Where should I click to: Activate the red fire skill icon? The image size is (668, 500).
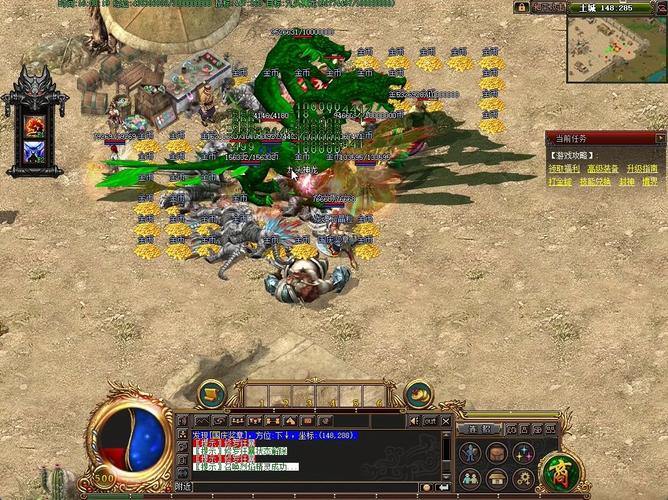click(35, 125)
